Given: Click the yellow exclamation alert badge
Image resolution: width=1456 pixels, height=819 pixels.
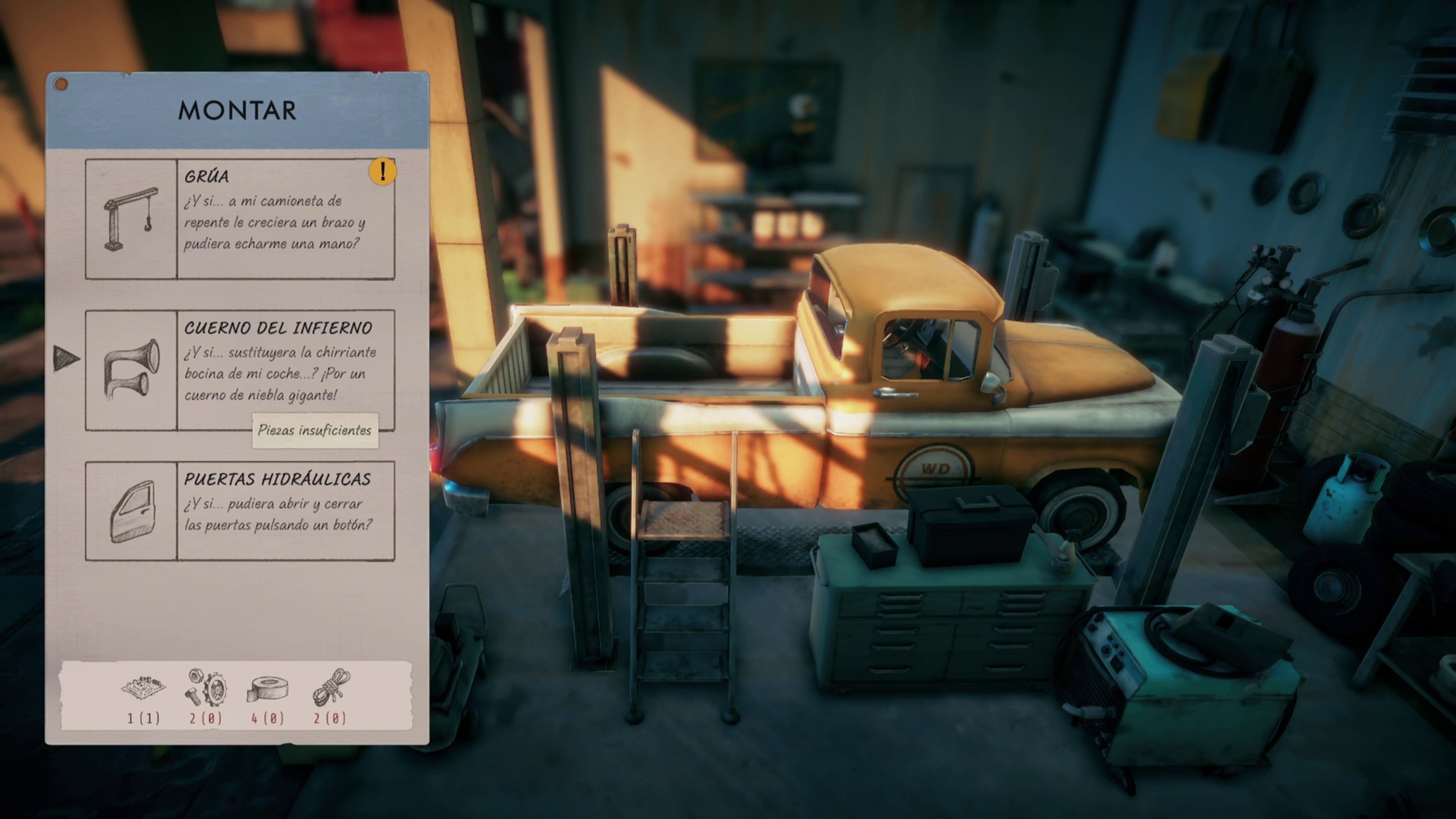Looking at the screenshot, I should click(x=383, y=171).
